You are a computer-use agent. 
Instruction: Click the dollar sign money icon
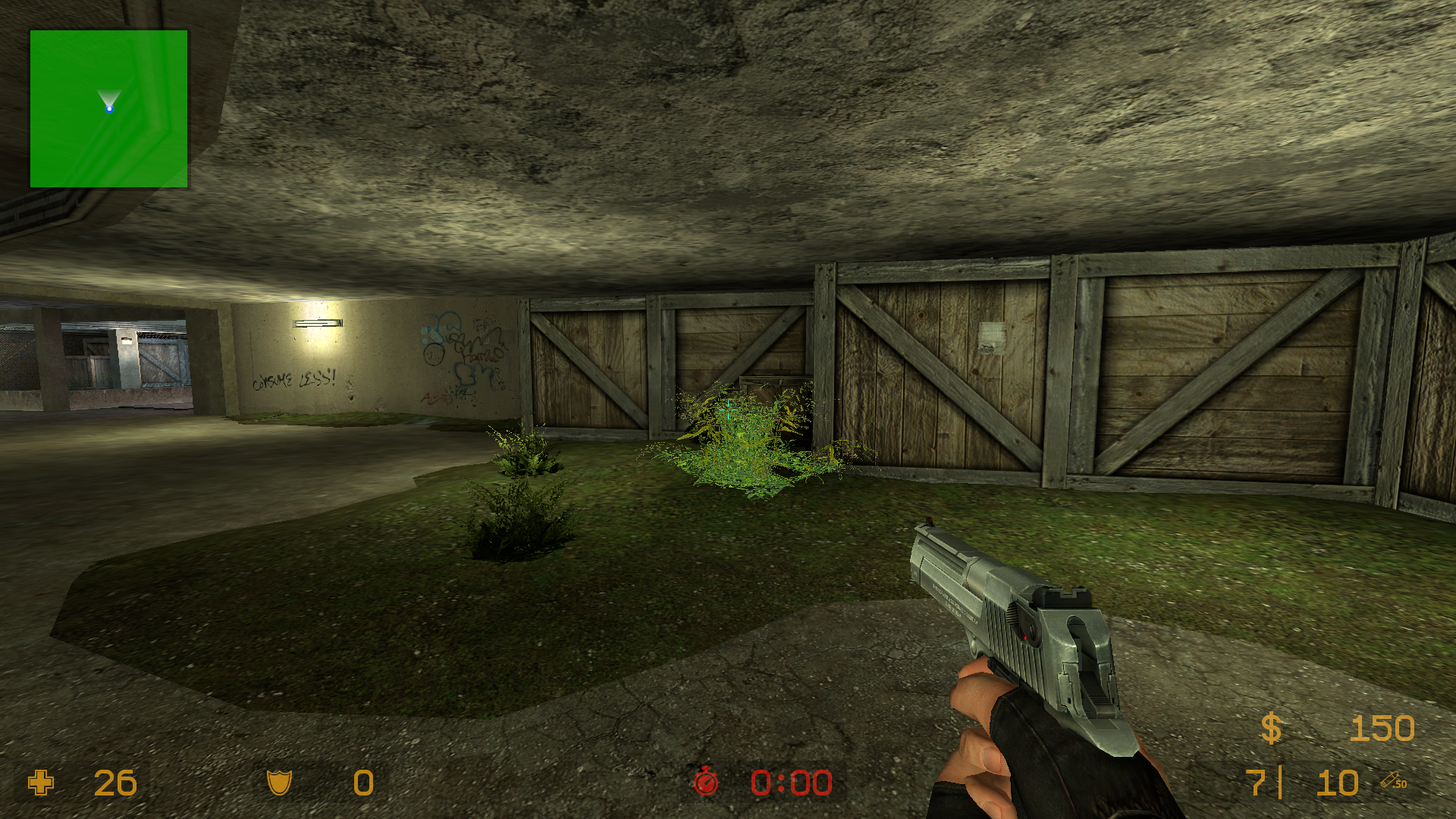pos(1271,729)
